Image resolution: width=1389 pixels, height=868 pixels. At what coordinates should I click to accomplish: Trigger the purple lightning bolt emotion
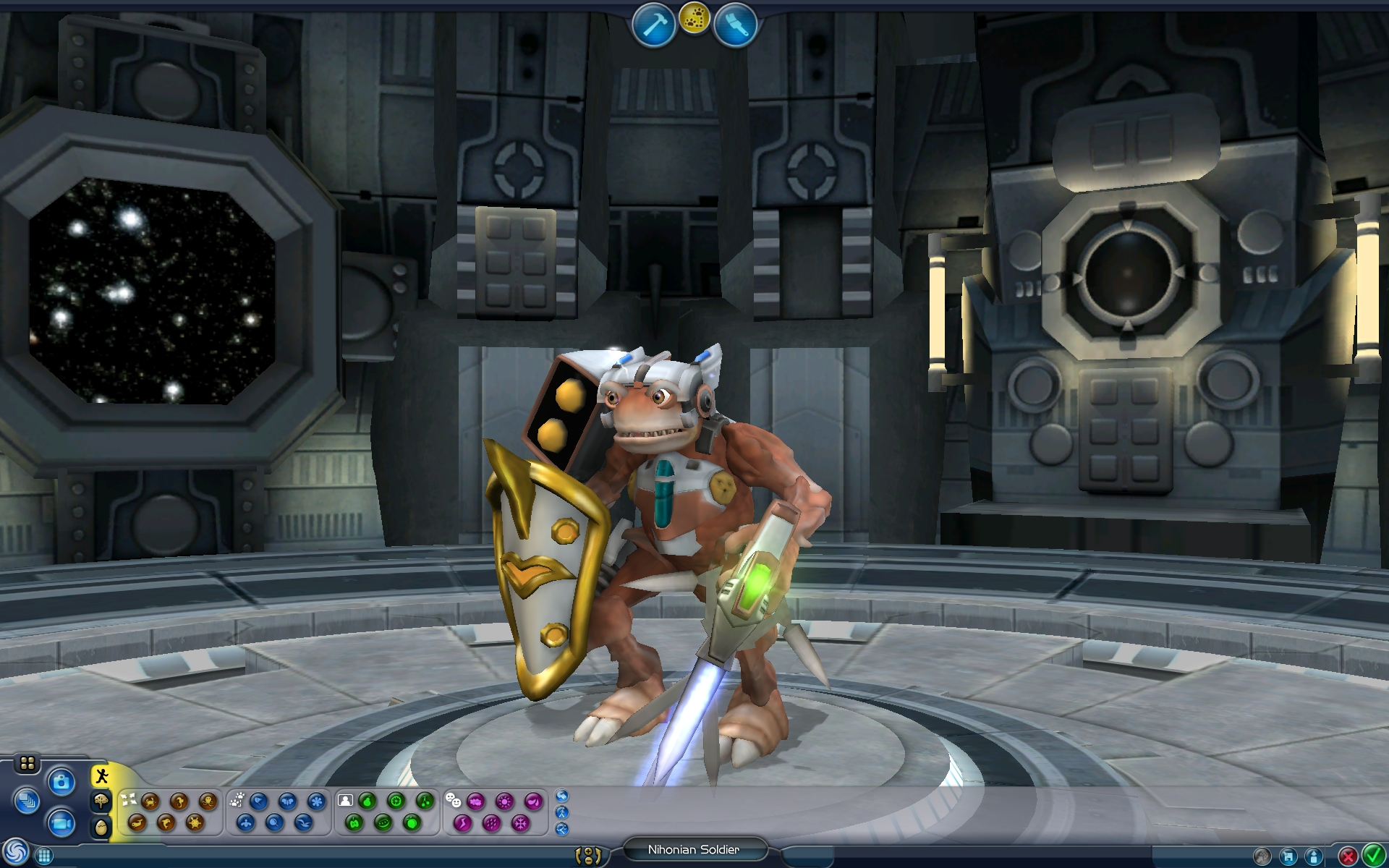(462, 822)
